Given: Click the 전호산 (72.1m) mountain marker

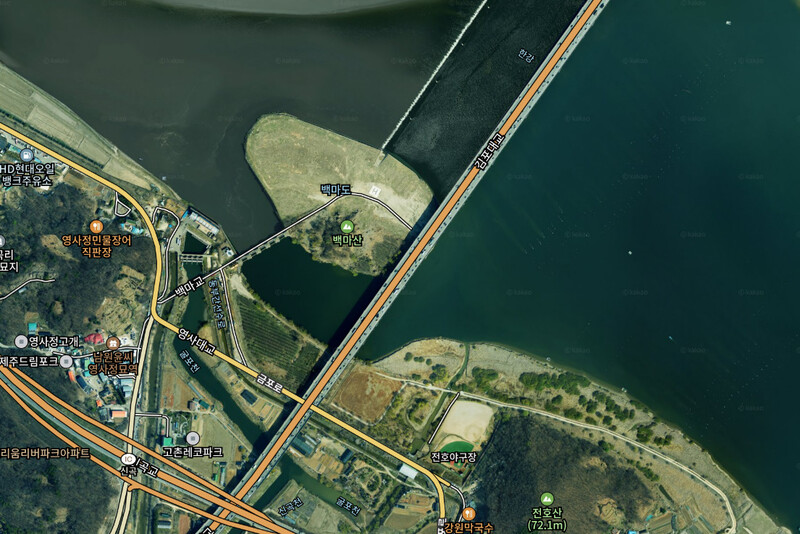Looking at the screenshot, I should [546, 498].
